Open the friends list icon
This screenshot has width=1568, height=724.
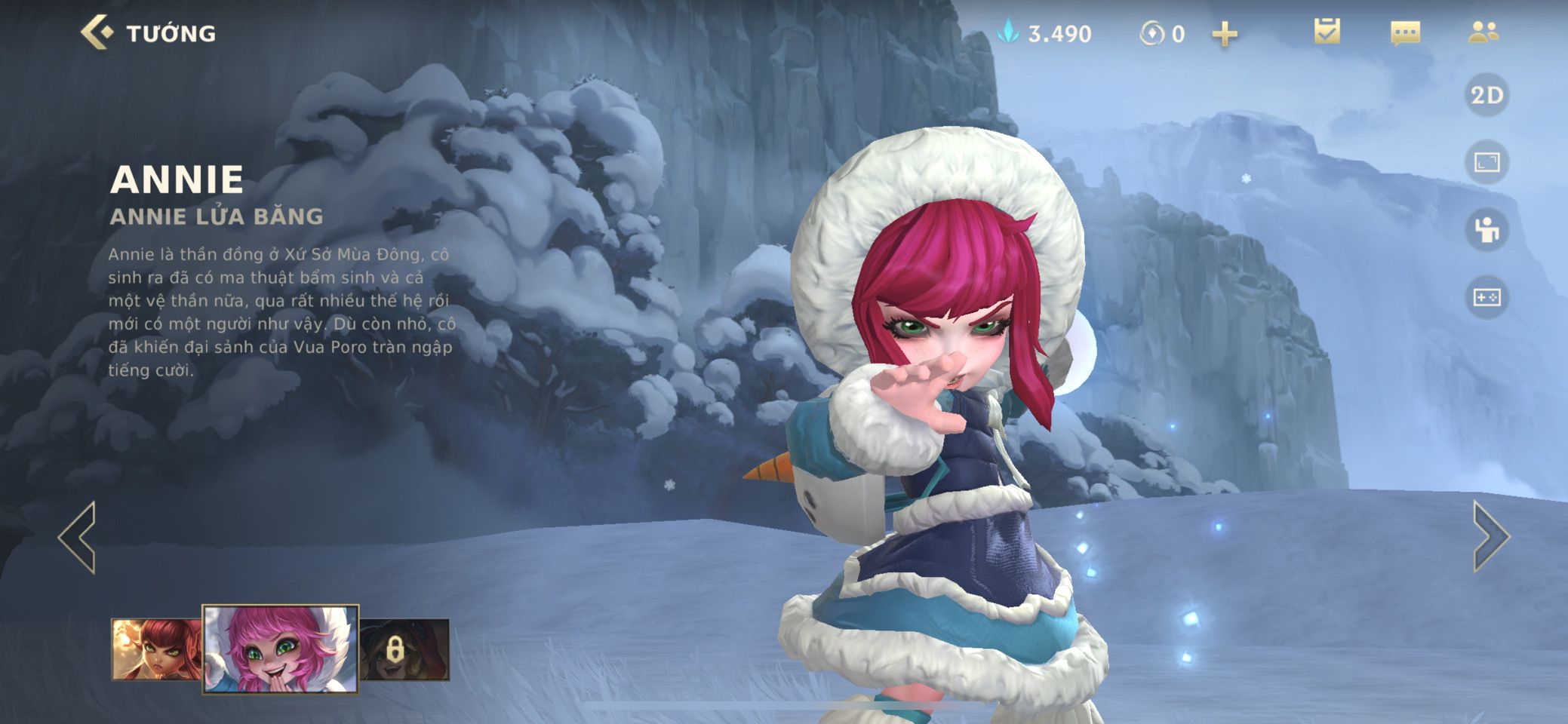coord(1483,32)
